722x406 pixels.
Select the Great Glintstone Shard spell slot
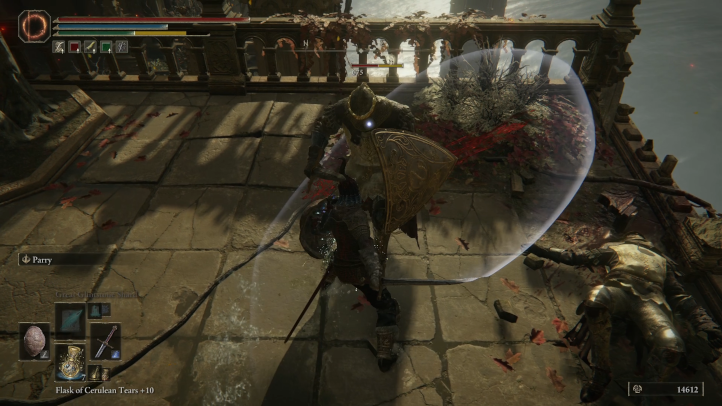point(69,320)
